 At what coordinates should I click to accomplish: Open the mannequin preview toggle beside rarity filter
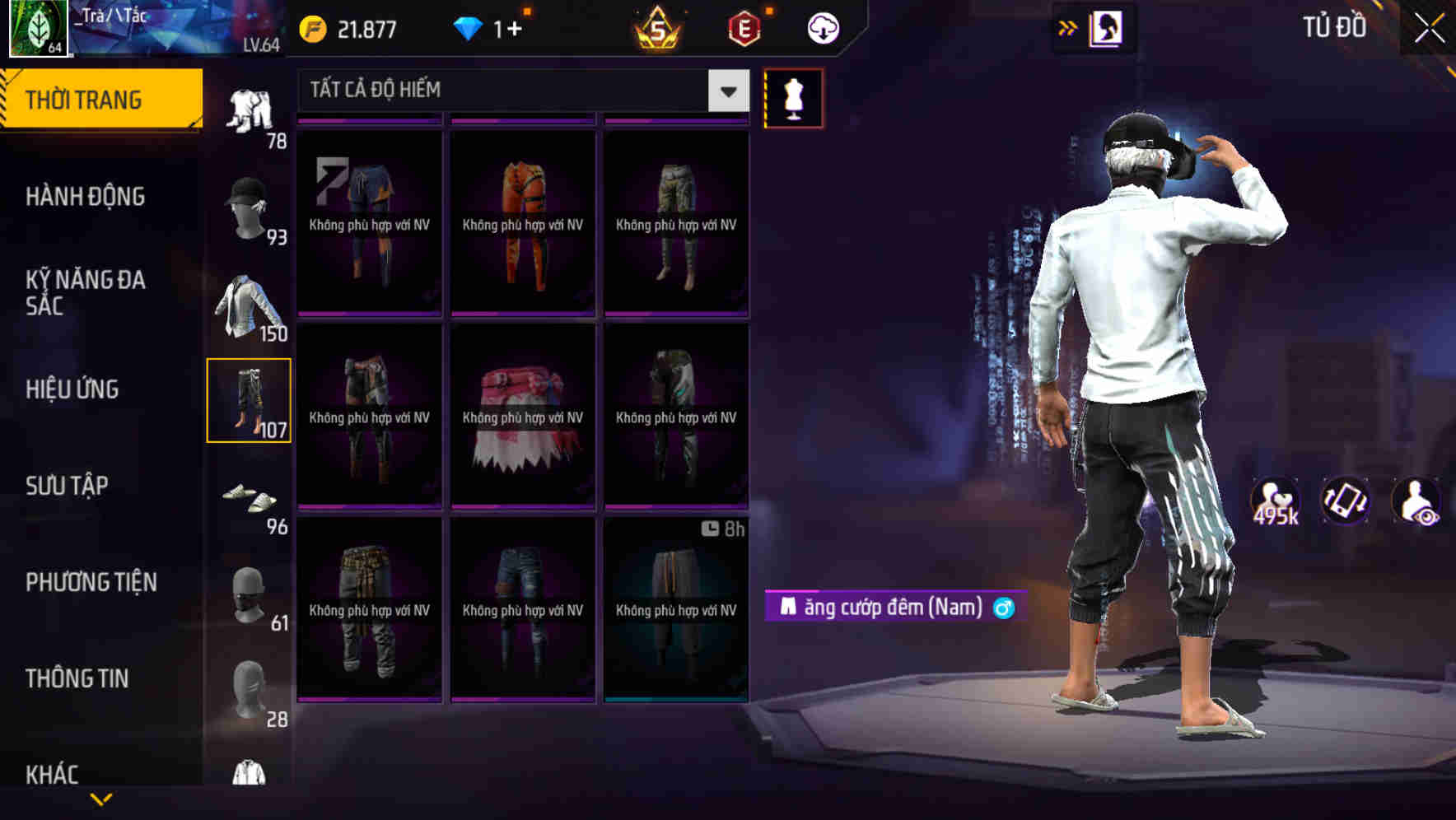pos(793,97)
